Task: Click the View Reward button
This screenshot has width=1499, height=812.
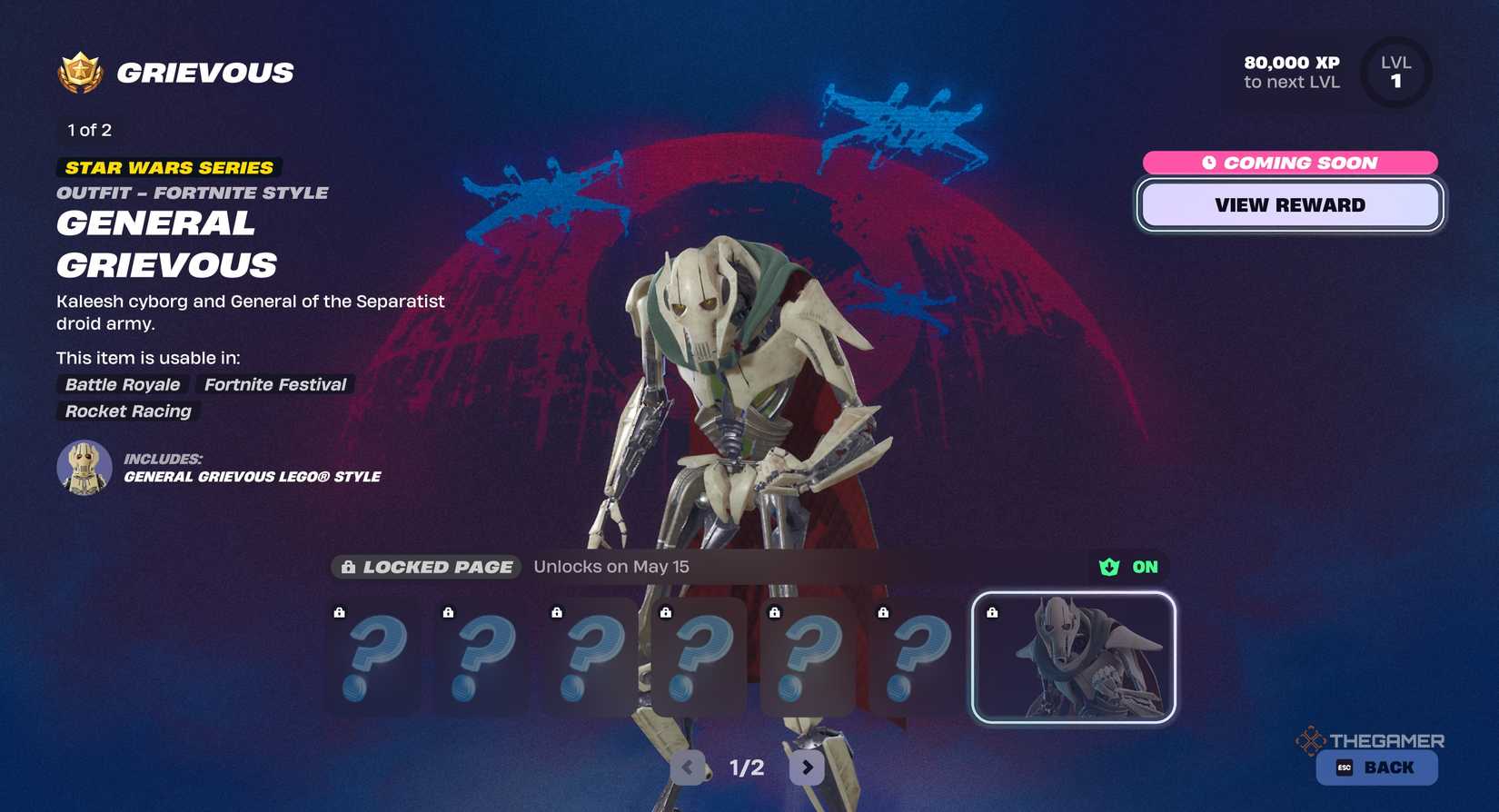Action: pyautogui.click(x=1290, y=204)
